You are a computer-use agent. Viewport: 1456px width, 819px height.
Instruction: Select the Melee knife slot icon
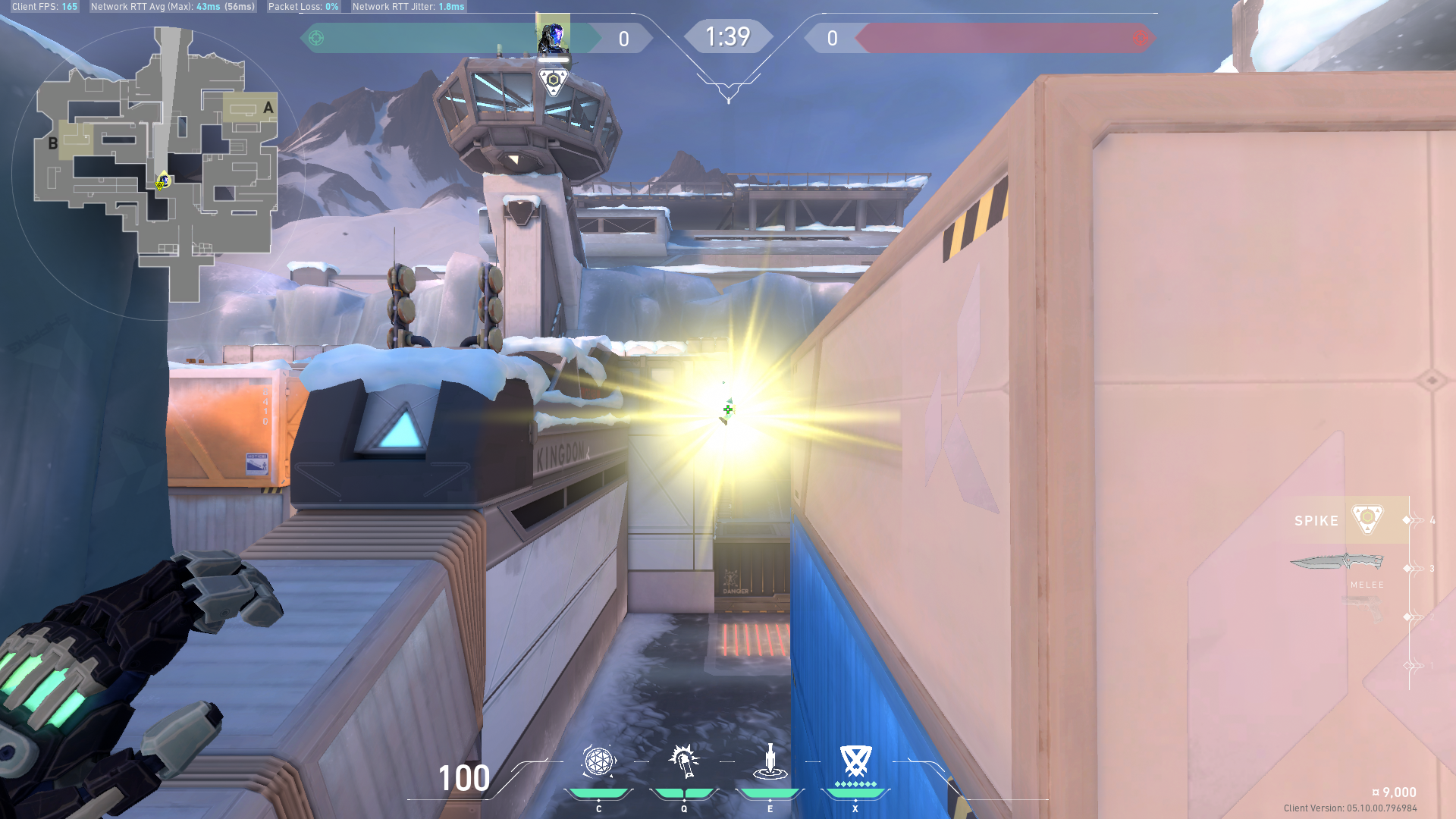(1335, 563)
